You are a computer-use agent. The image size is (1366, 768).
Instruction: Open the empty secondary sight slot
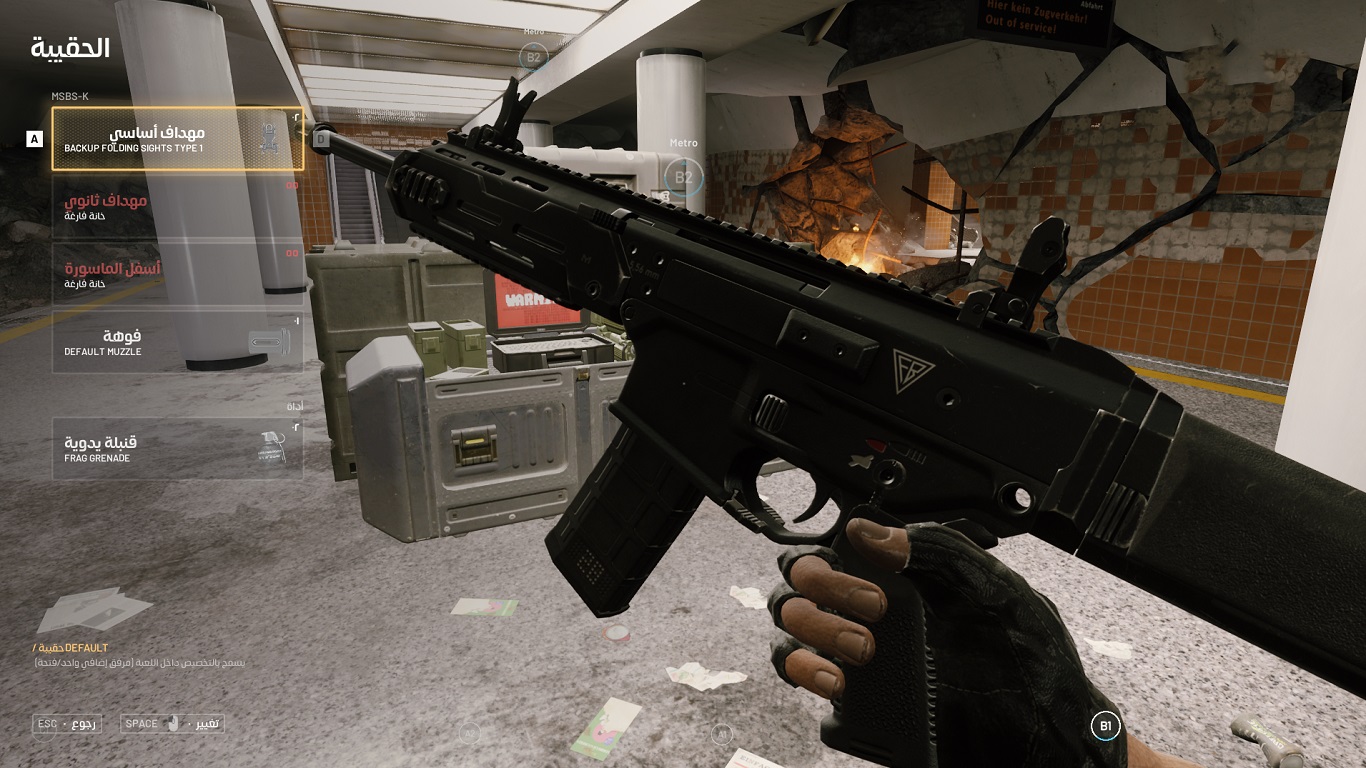pos(177,207)
